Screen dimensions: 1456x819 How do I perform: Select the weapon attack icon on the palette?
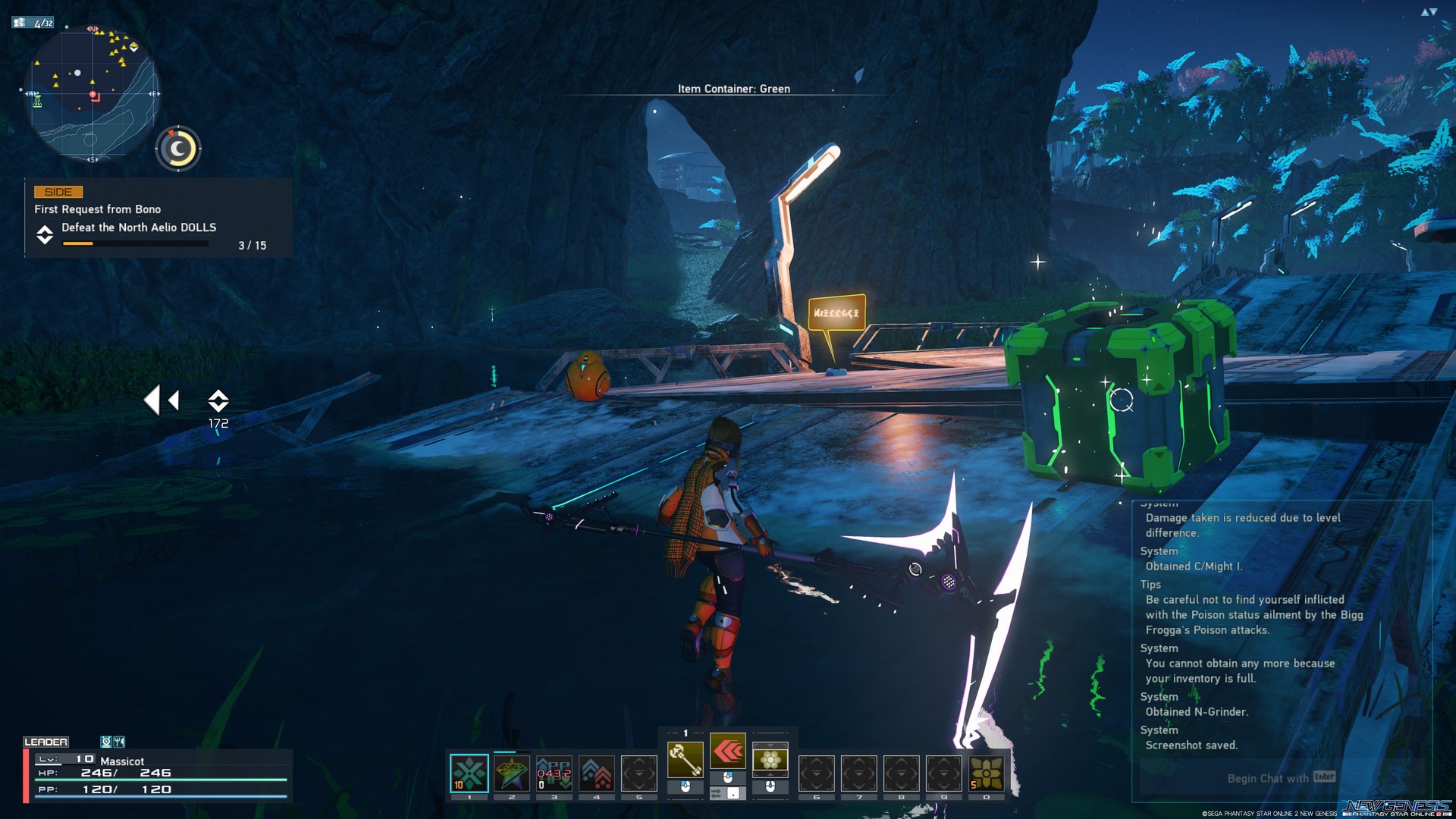pyautogui.click(x=685, y=759)
